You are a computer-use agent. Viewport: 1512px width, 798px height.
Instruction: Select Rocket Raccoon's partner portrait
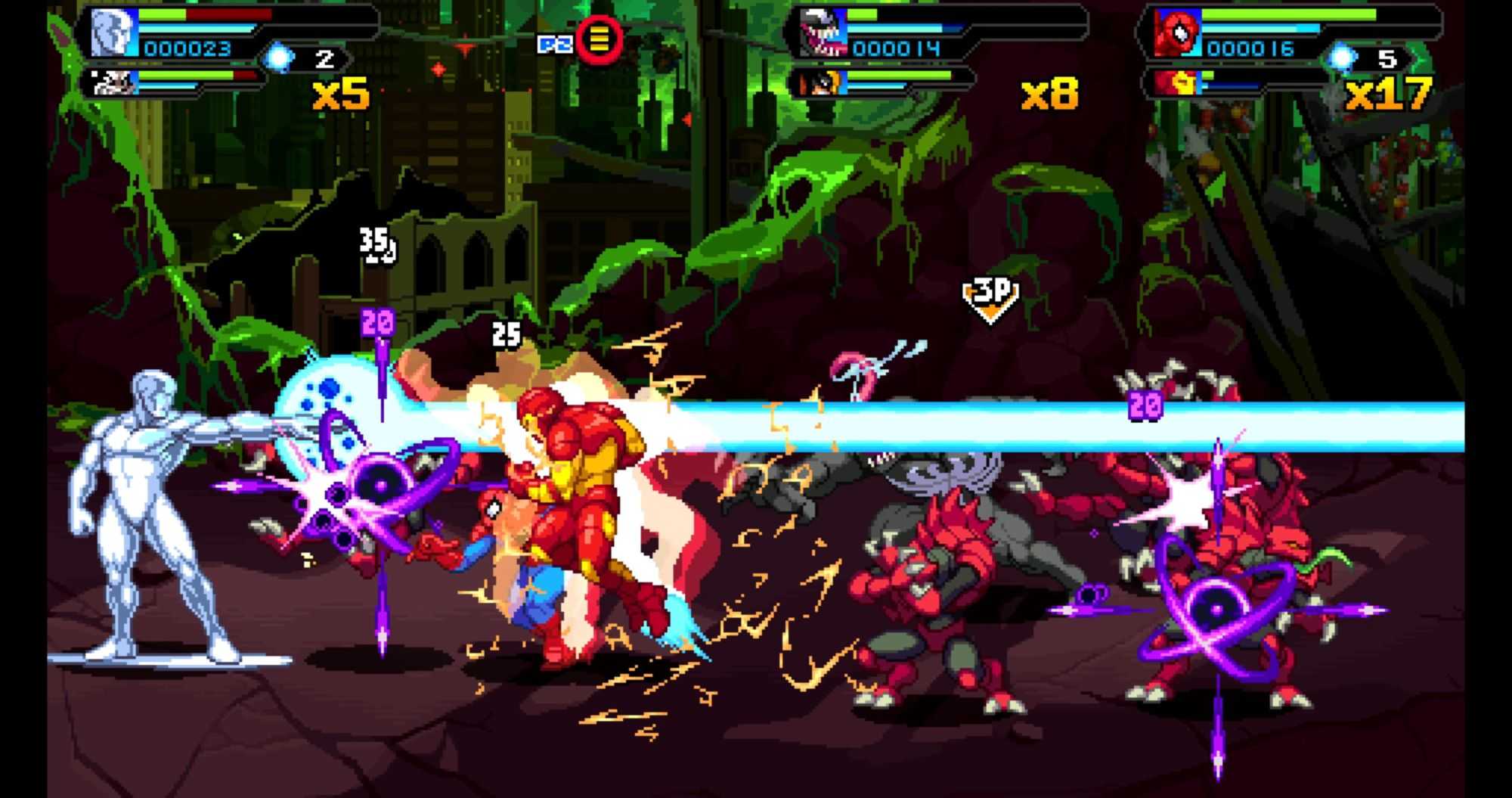(114, 82)
